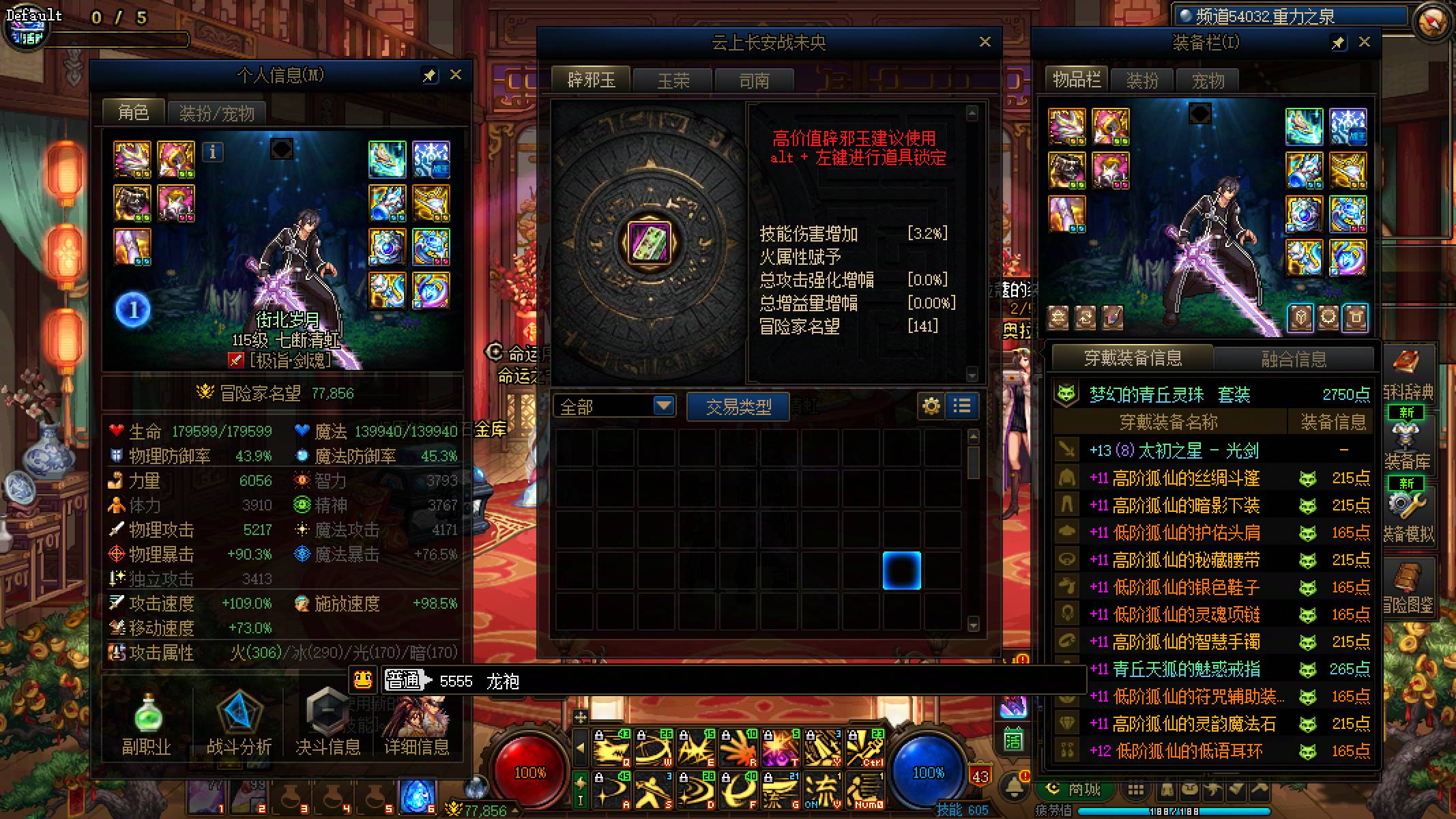Toggle the list view icon in the trade panel
Image resolution: width=1456 pixels, height=819 pixels.
click(962, 405)
